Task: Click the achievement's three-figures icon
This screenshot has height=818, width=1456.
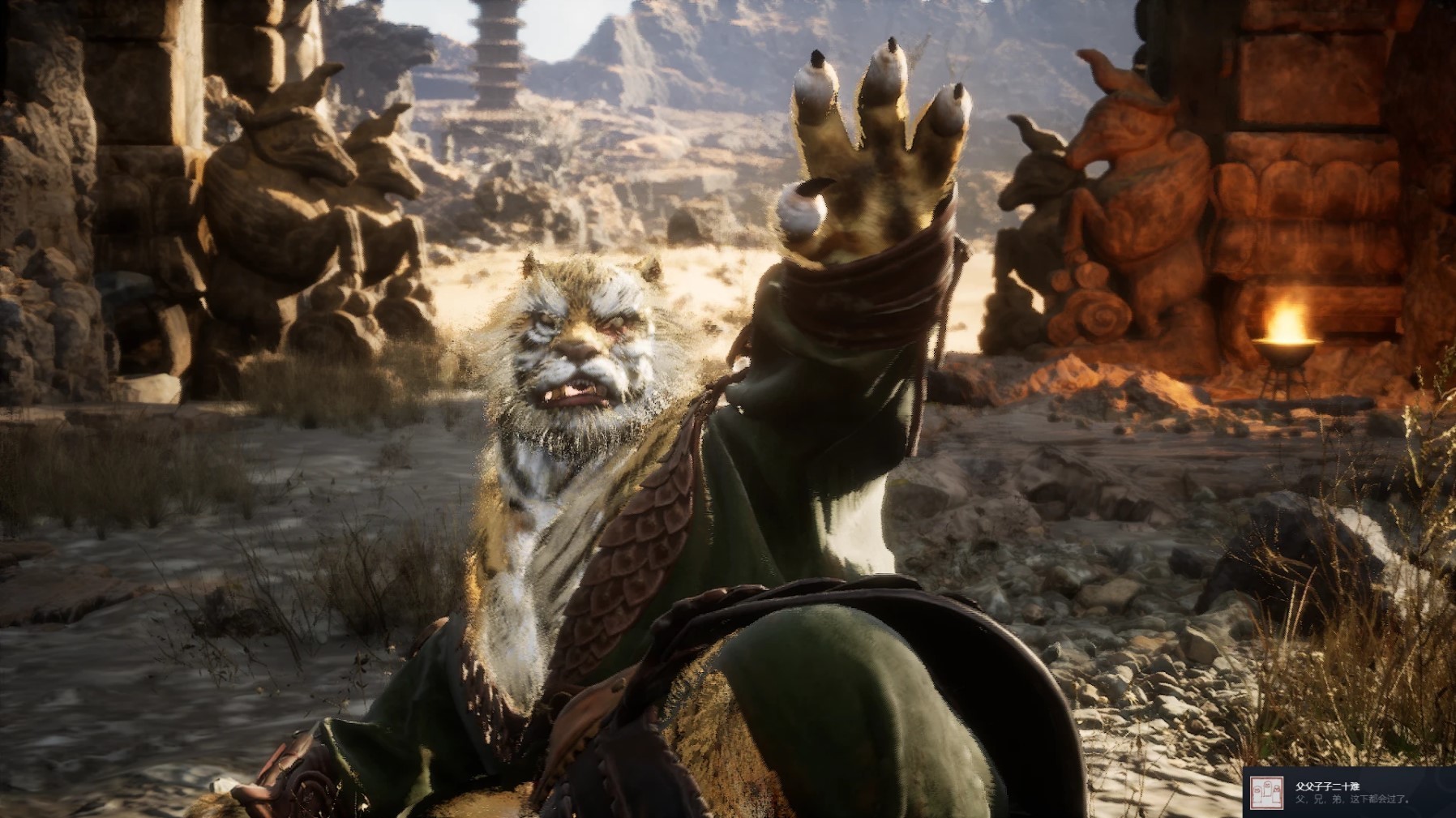Action: pos(1266,793)
